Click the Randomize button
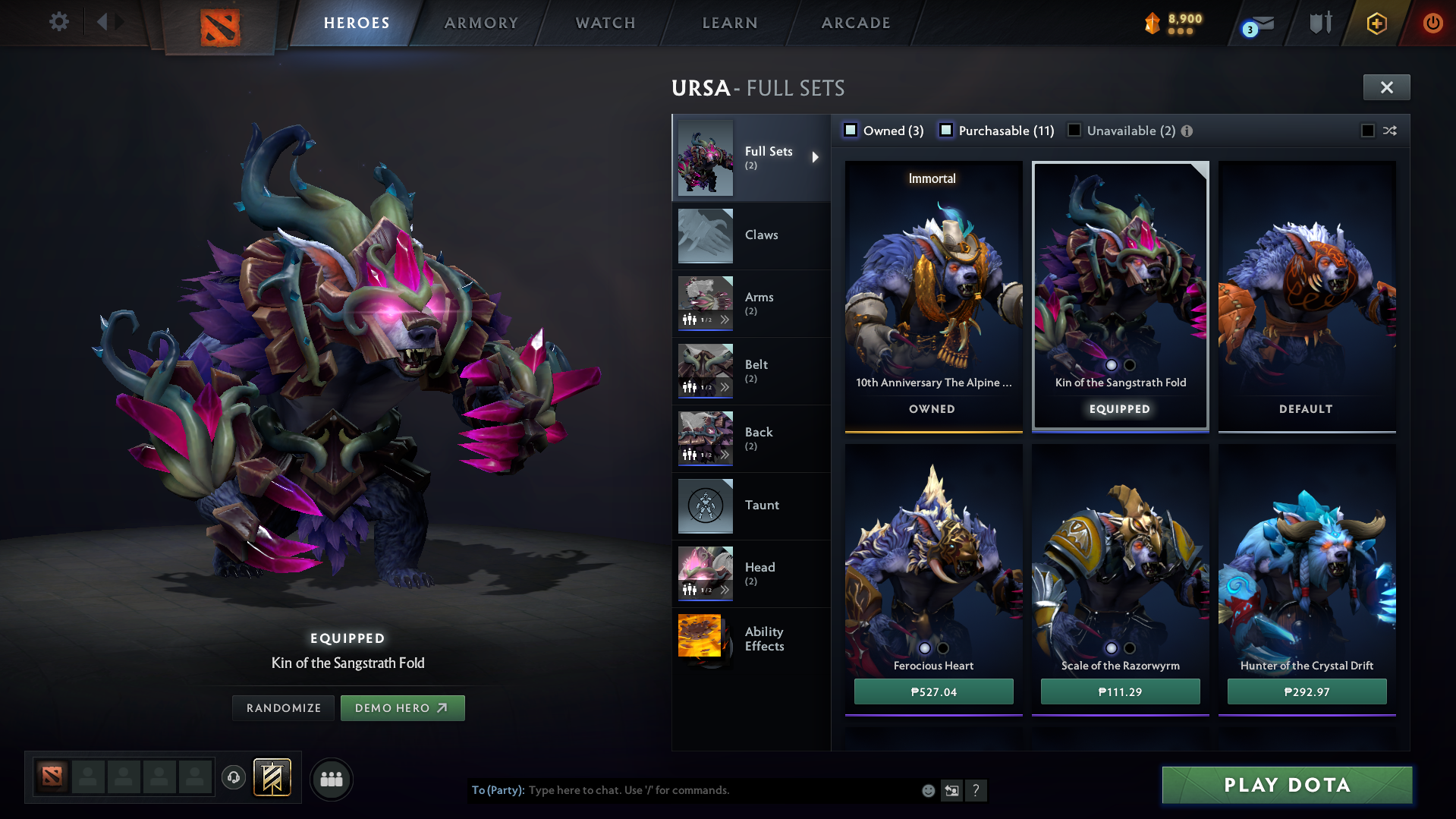1456x819 pixels. point(282,707)
